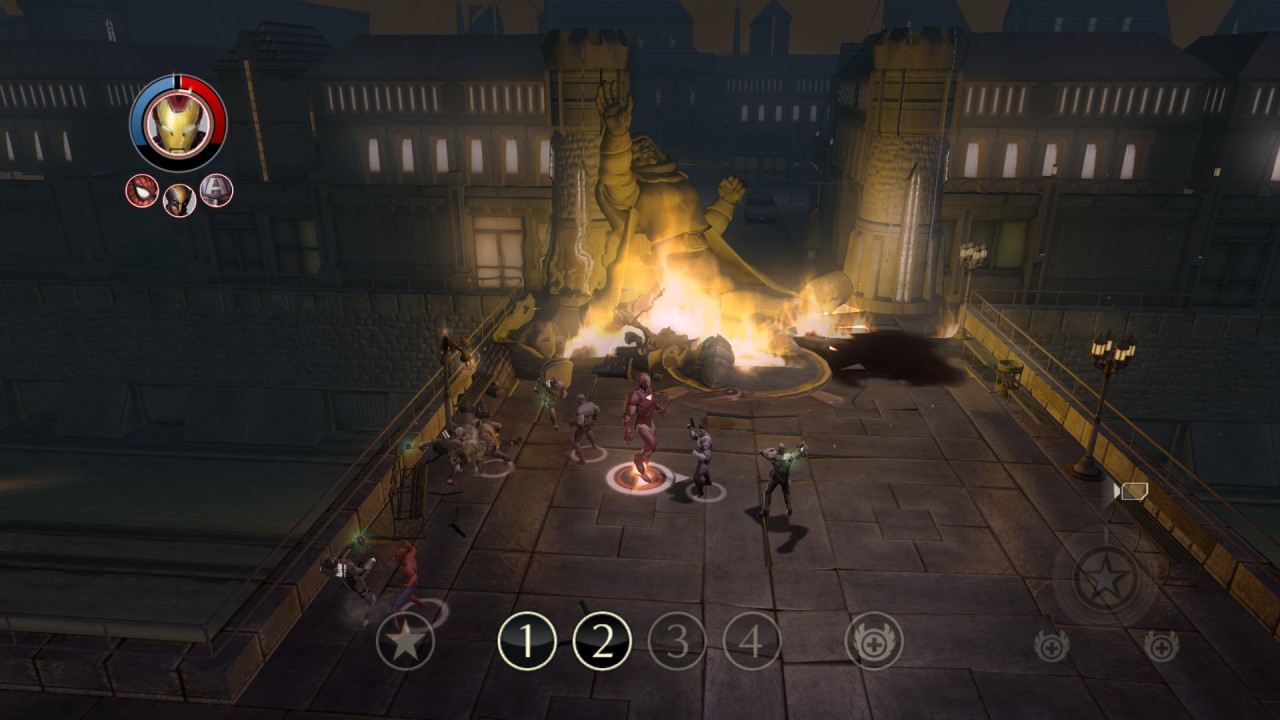The height and width of the screenshot is (720, 1280).
Task: Choose the dimmed power number 4
Action: pyautogui.click(x=752, y=641)
